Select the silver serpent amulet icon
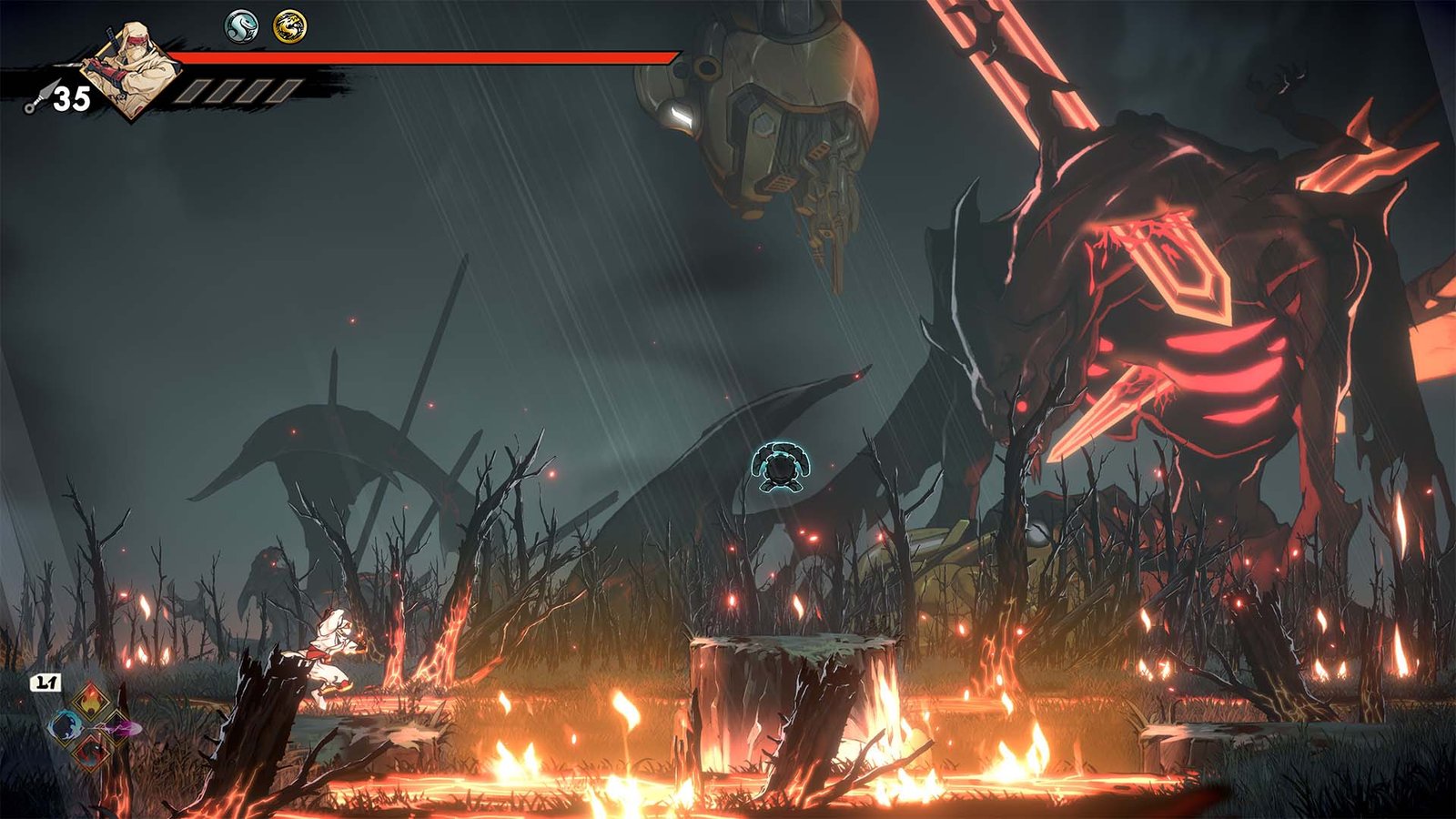Viewport: 1456px width, 819px height. pos(241,26)
